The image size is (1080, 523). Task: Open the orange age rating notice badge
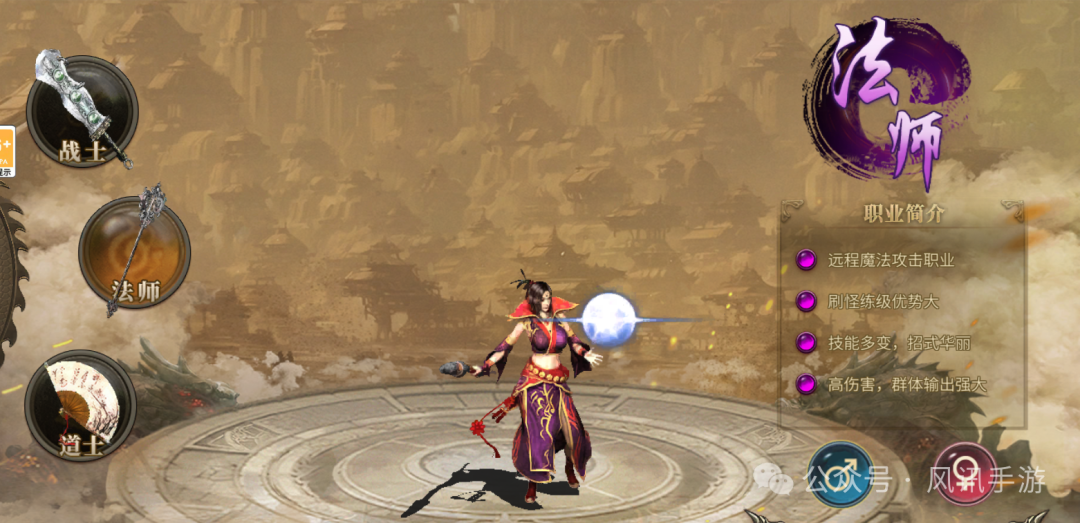(x=6, y=152)
